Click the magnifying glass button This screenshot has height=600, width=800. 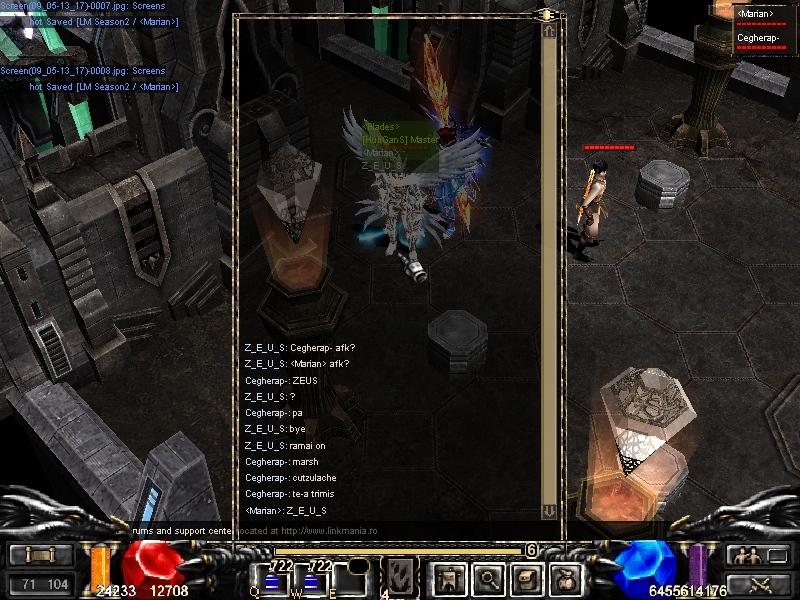[x=488, y=578]
